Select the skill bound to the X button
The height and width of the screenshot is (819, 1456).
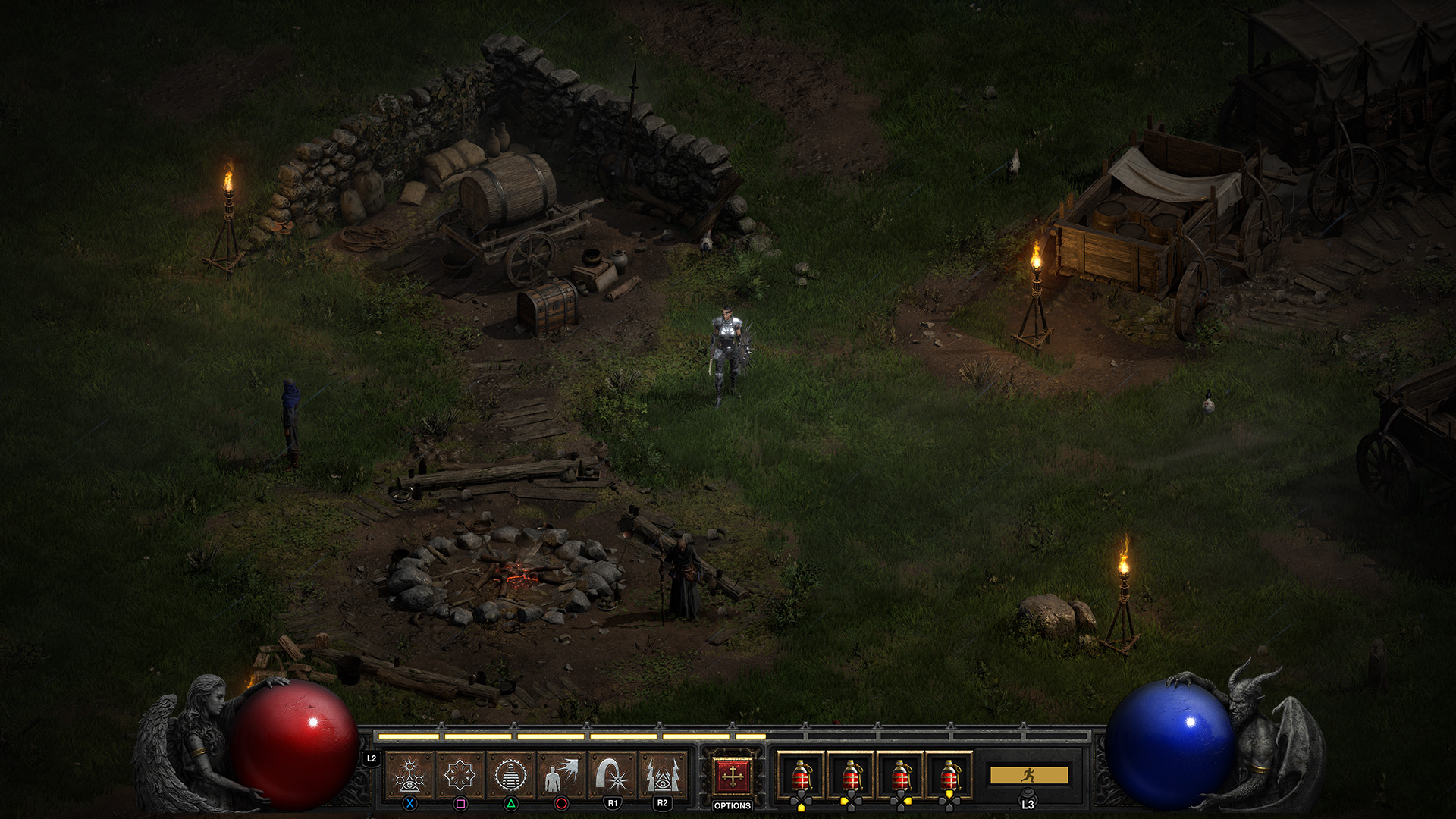410,773
